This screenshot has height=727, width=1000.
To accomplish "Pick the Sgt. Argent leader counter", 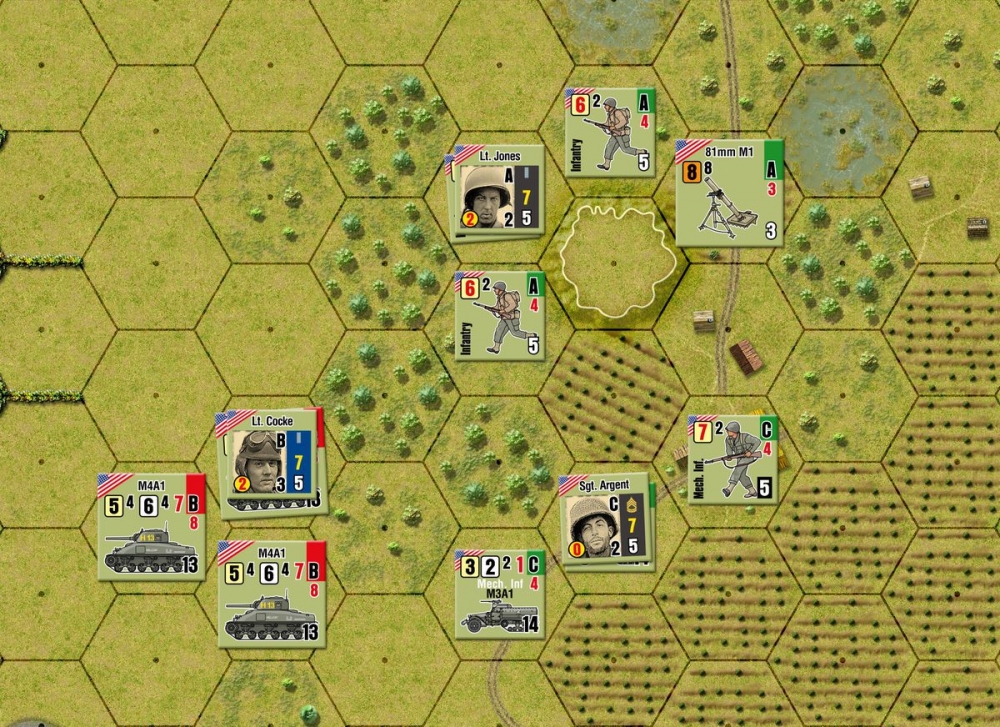I will [x=604, y=520].
